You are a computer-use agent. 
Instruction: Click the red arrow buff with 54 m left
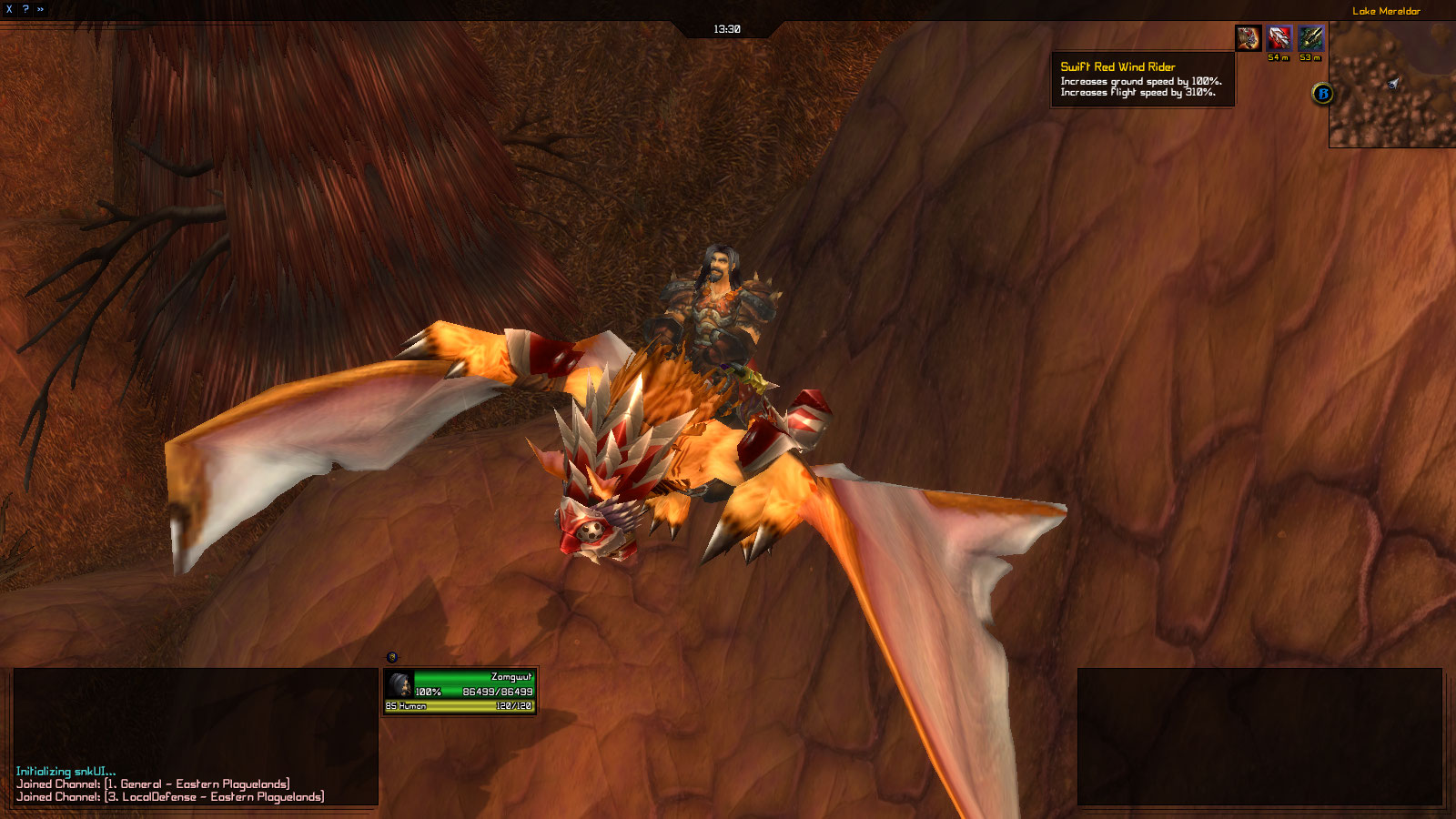tap(1279, 38)
